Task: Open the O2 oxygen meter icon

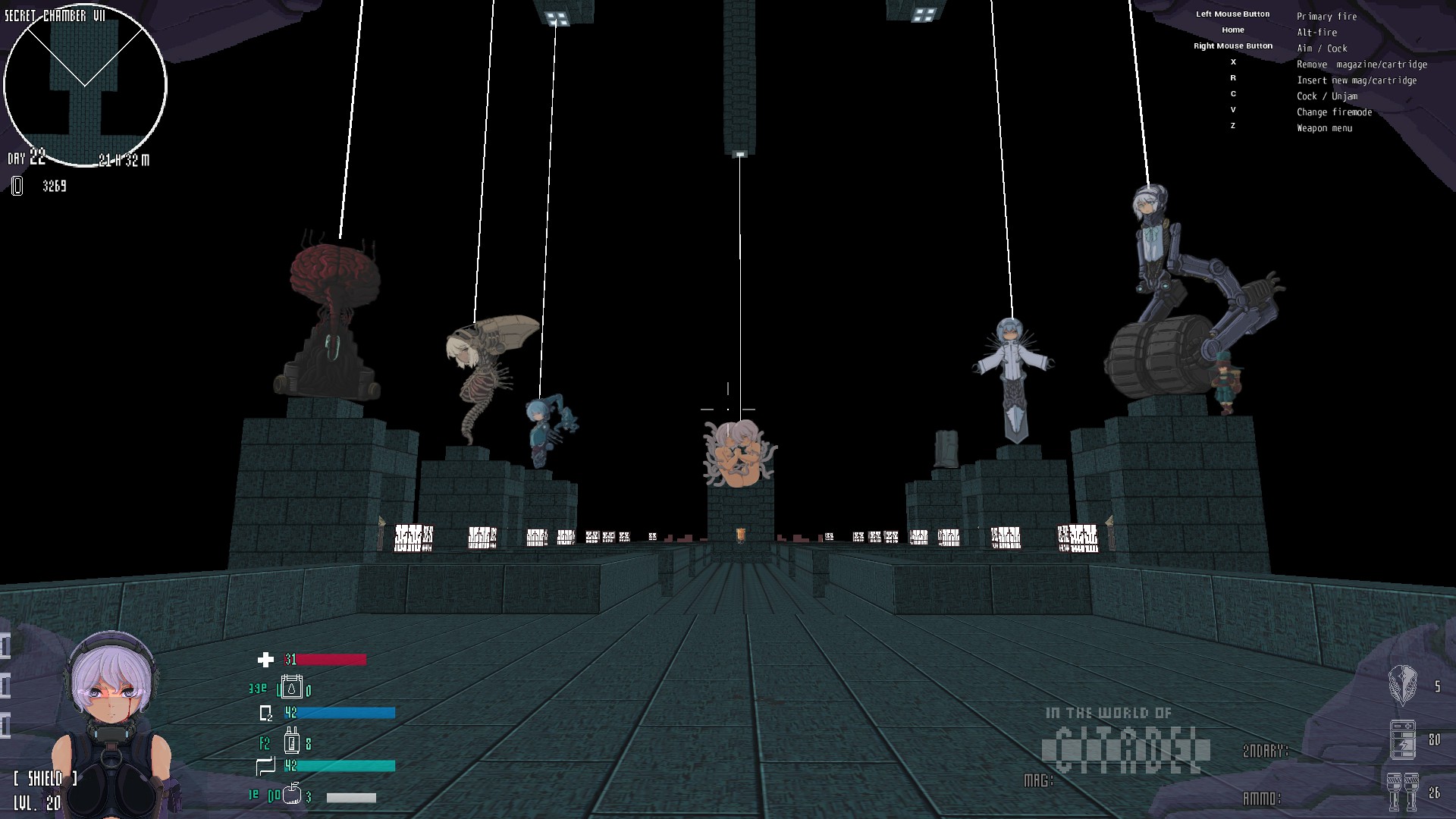Action: click(265, 712)
